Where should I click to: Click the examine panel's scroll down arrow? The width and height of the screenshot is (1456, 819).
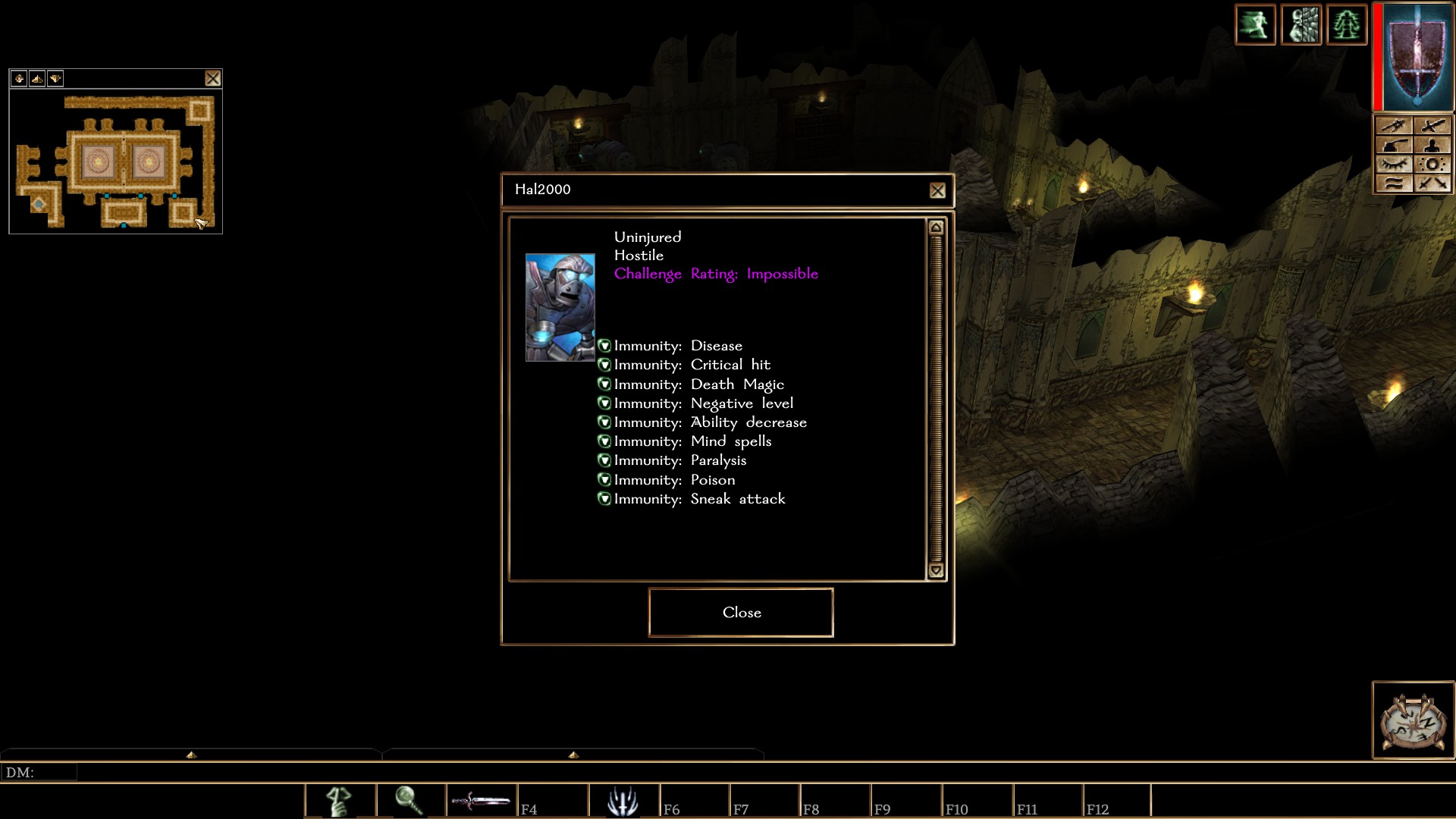936,571
